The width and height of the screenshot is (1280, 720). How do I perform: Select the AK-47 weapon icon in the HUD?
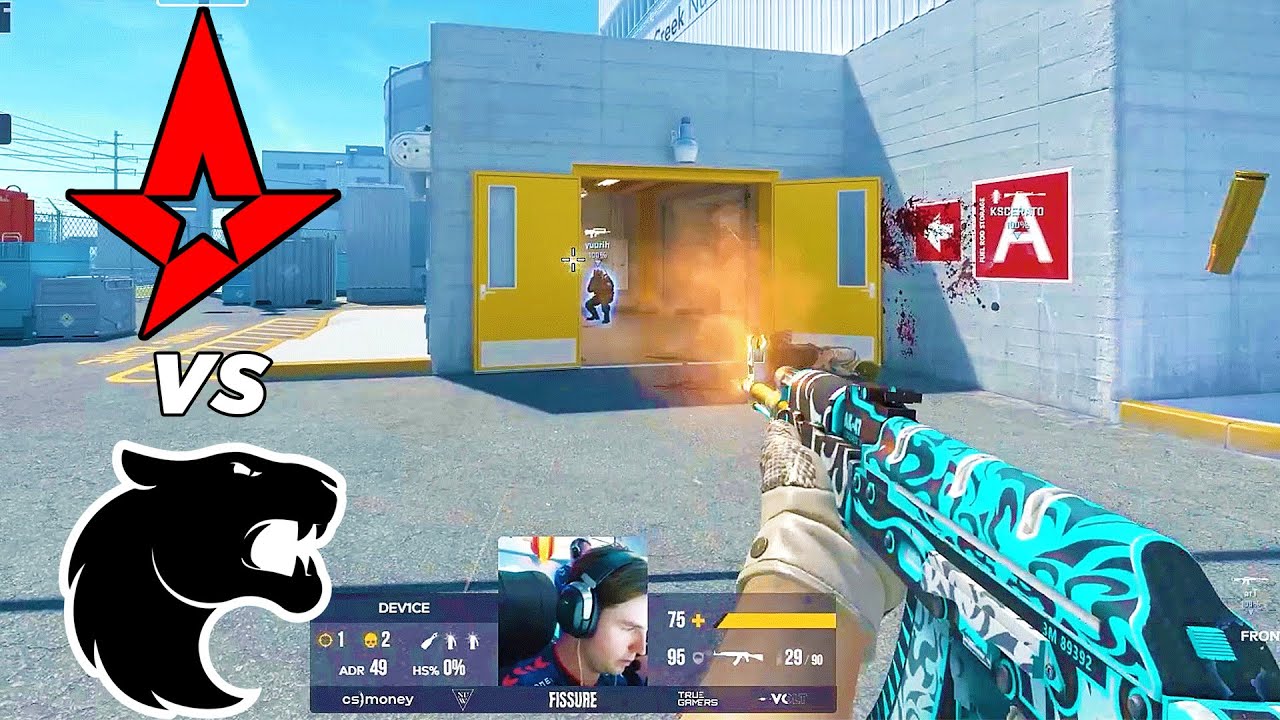tap(738, 656)
